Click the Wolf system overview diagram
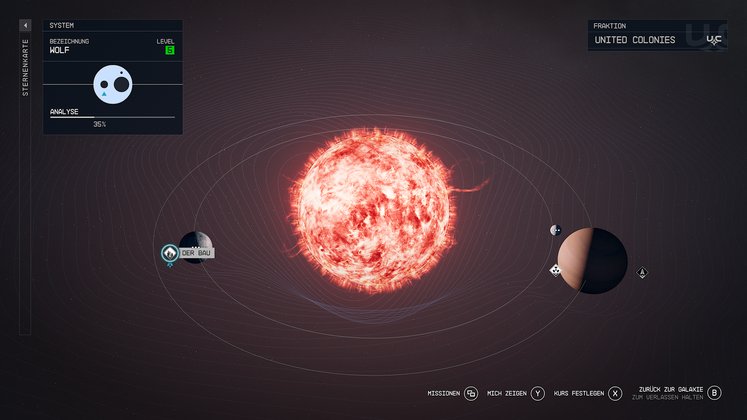The image size is (747, 420). click(x=113, y=84)
